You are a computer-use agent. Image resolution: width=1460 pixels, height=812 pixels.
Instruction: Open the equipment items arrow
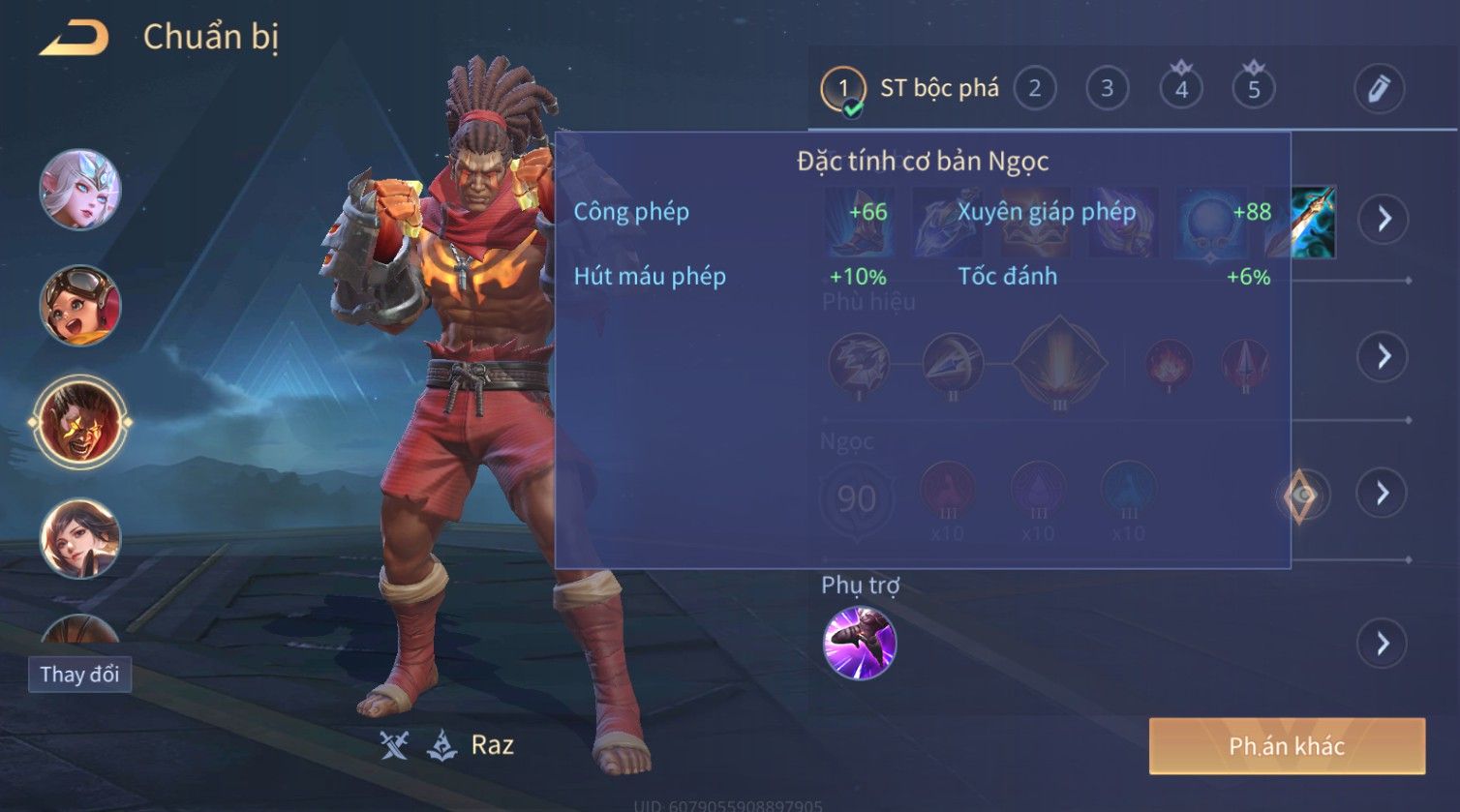click(1384, 220)
